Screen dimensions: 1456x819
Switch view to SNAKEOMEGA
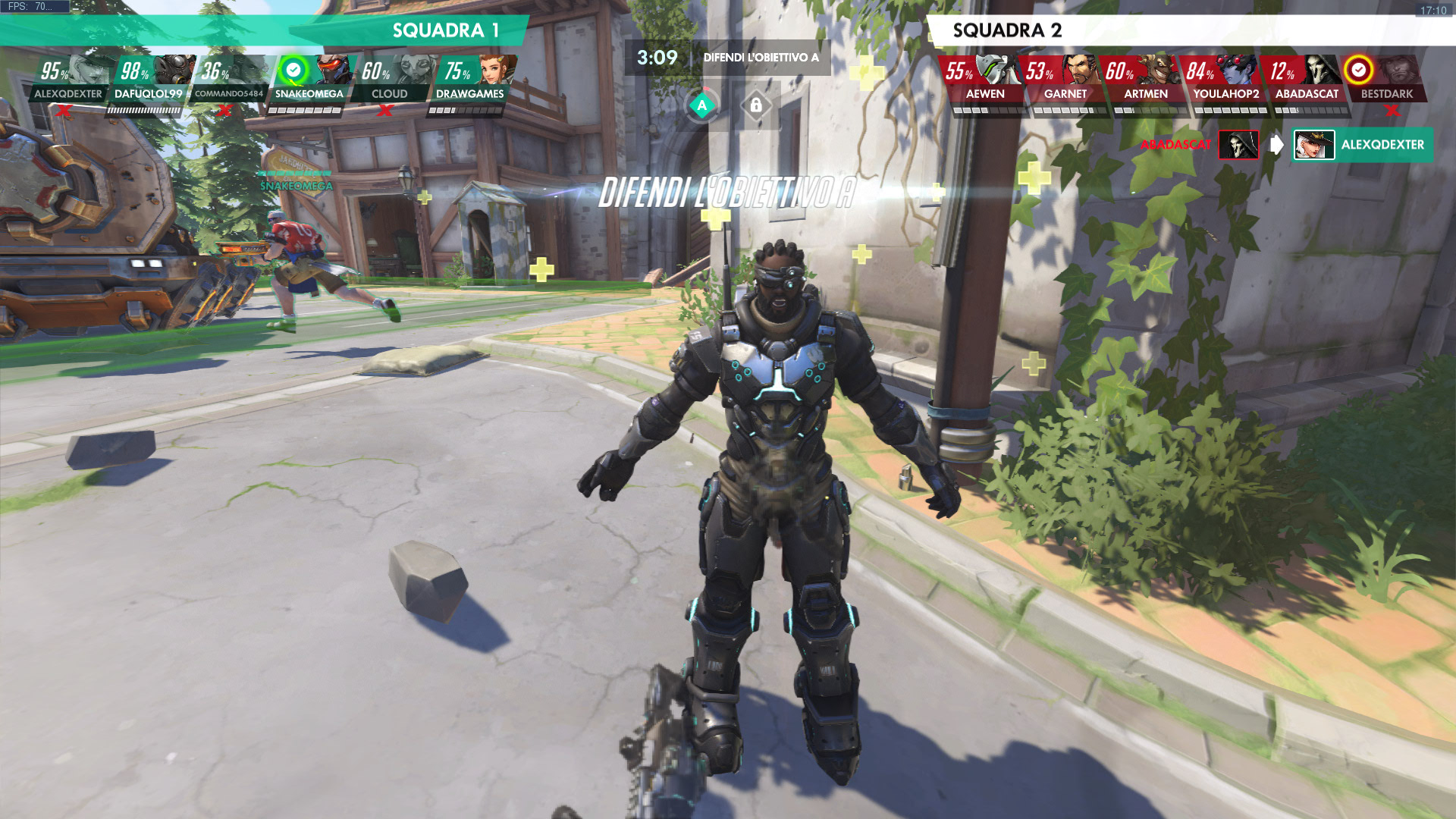tap(309, 79)
